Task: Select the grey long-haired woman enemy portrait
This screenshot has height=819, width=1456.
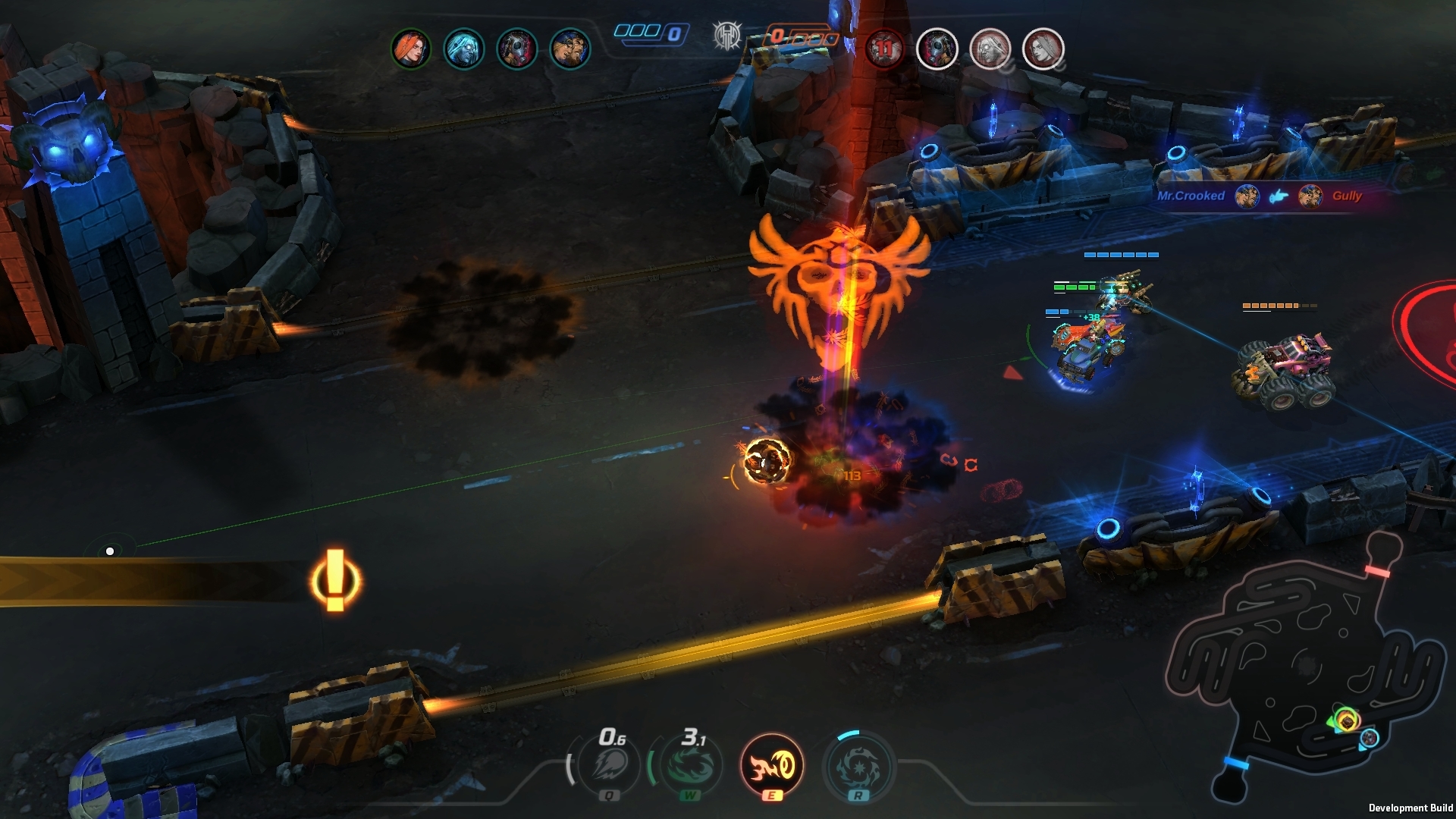Action: point(1043,49)
